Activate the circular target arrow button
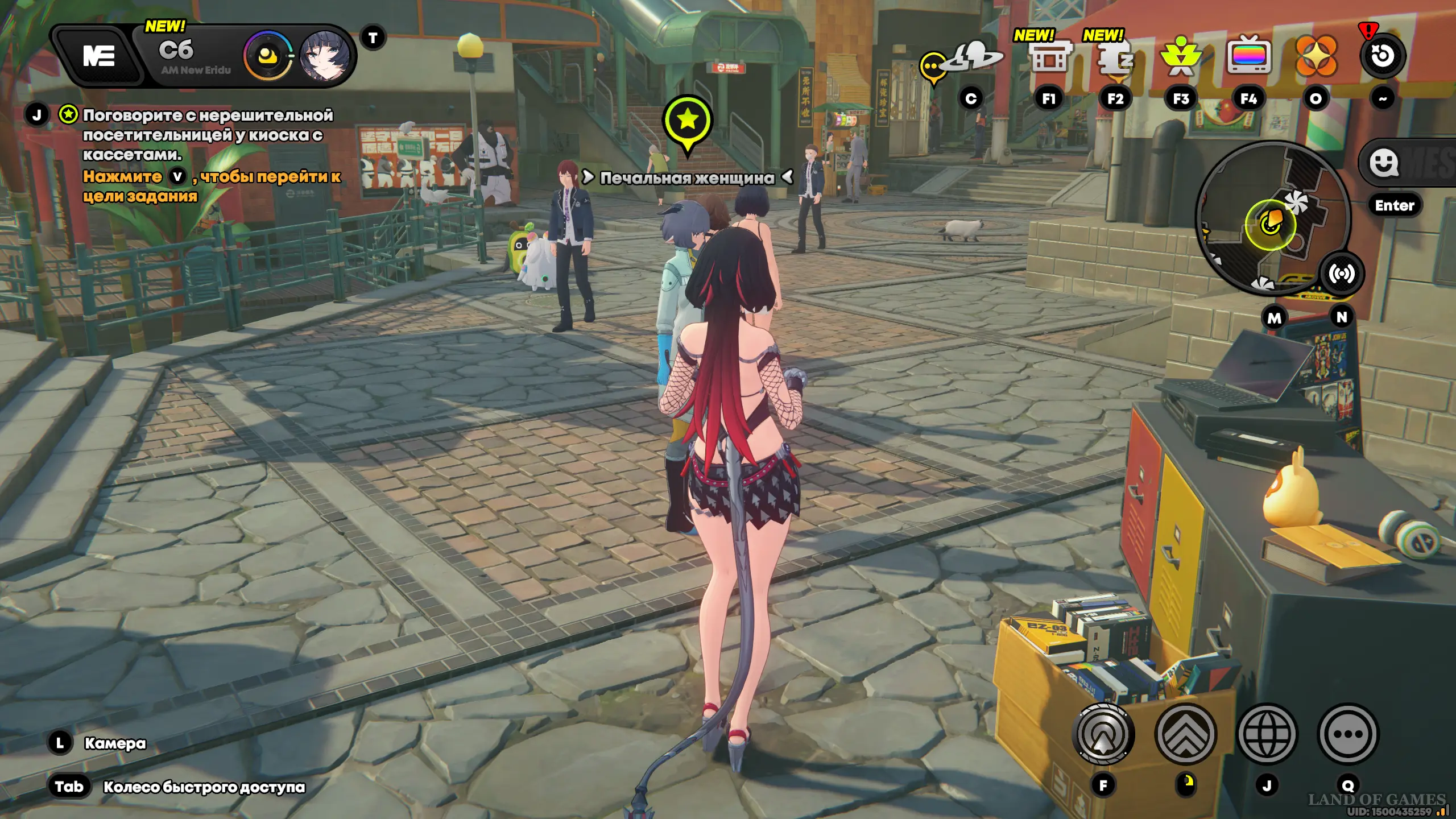1456x819 pixels. click(1103, 734)
